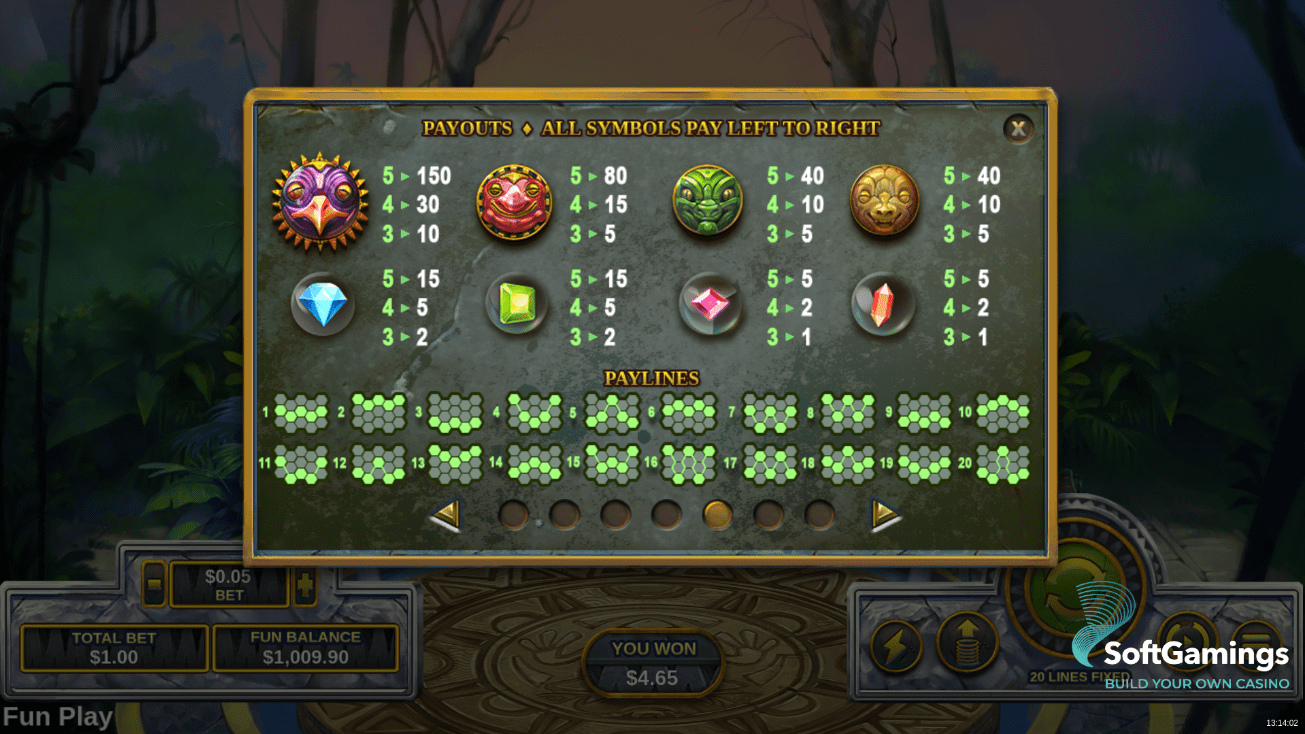Select the highlighted gold page dot

pos(718,515)
